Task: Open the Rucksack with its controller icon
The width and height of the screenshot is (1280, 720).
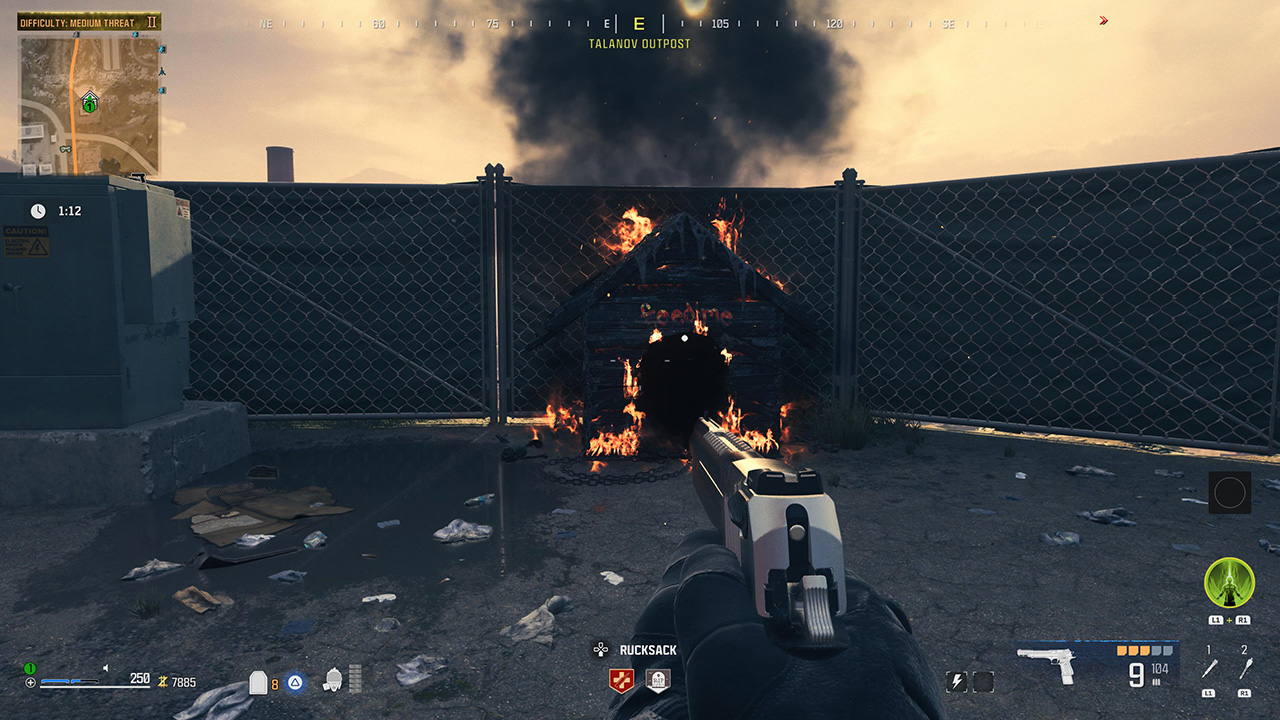Action: tap(601, 650)
